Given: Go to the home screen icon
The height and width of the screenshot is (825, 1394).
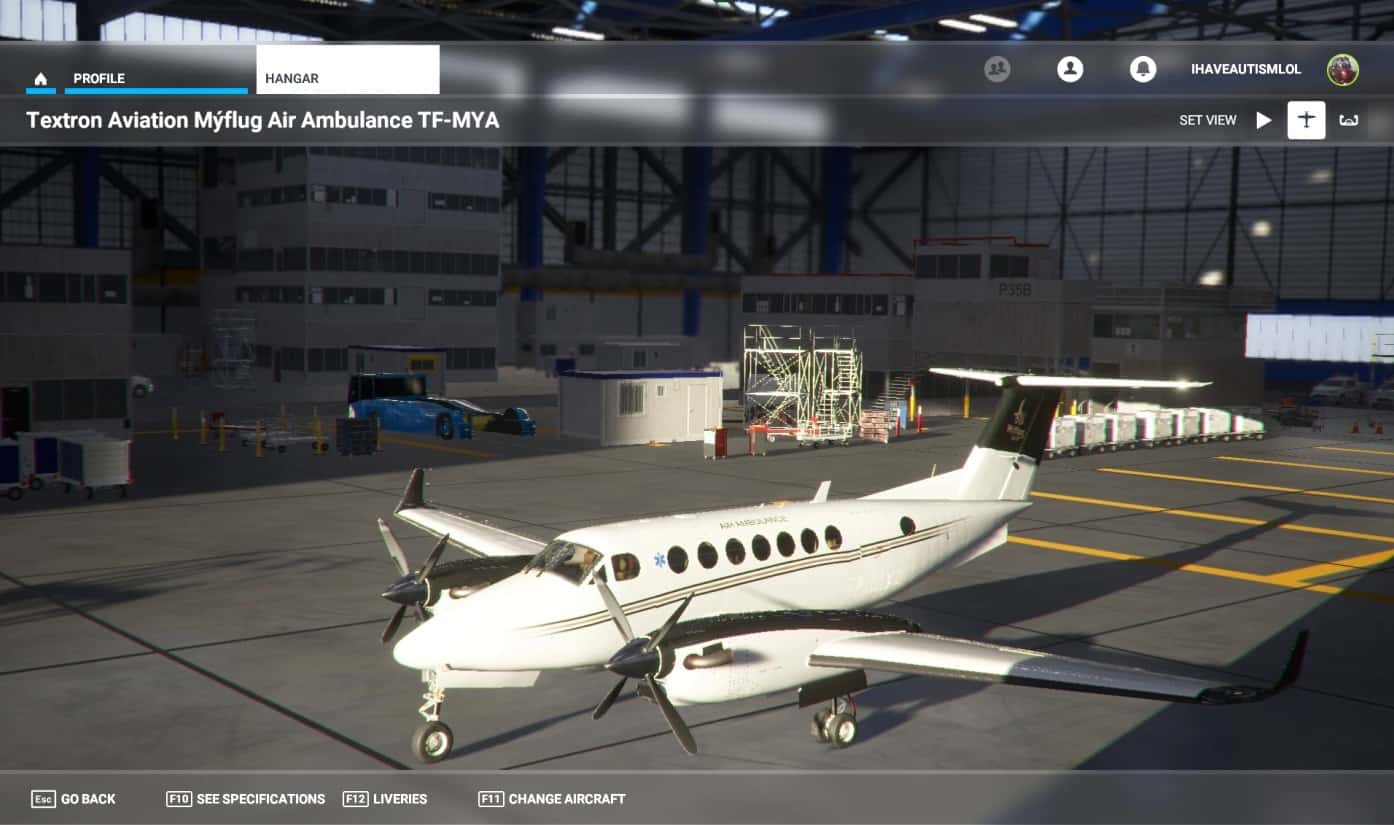Looking at the screenshot, I should click(41, 79).
